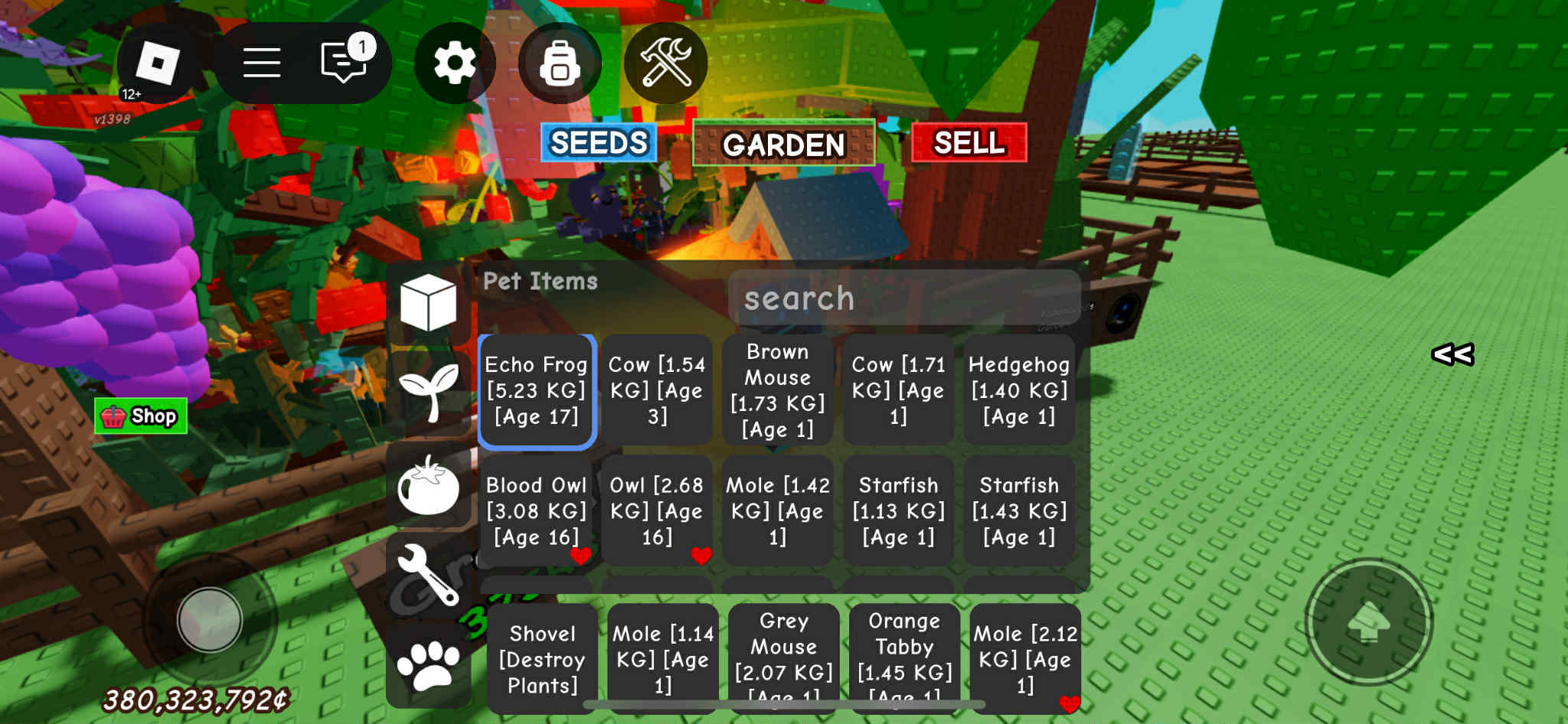Open the backpack inventory

(x=560, y=63)
